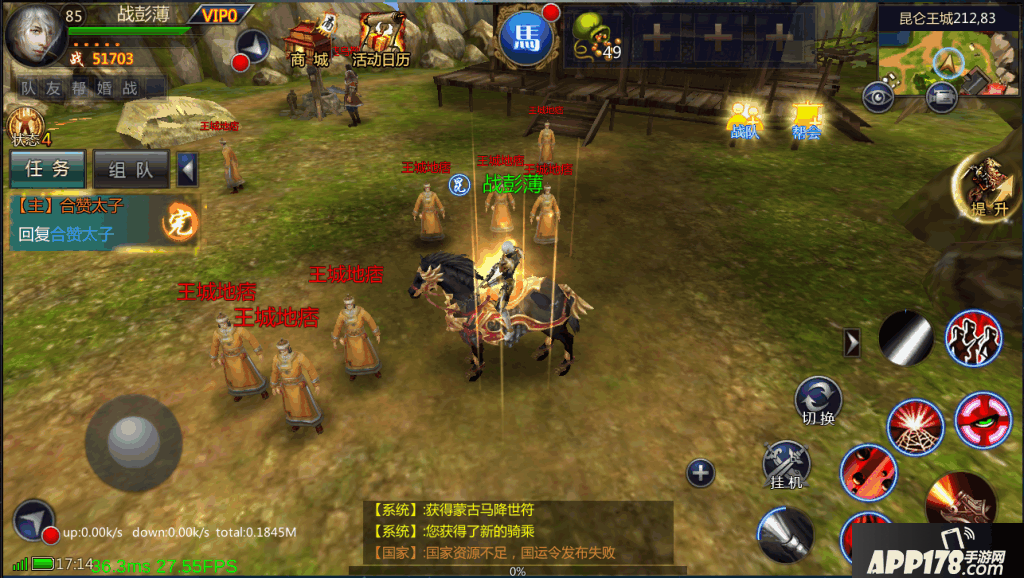Image resolution: width=1024 pixels, height=578 pixels.
Task: Open the system chat log box
Action: click(517, 531)
